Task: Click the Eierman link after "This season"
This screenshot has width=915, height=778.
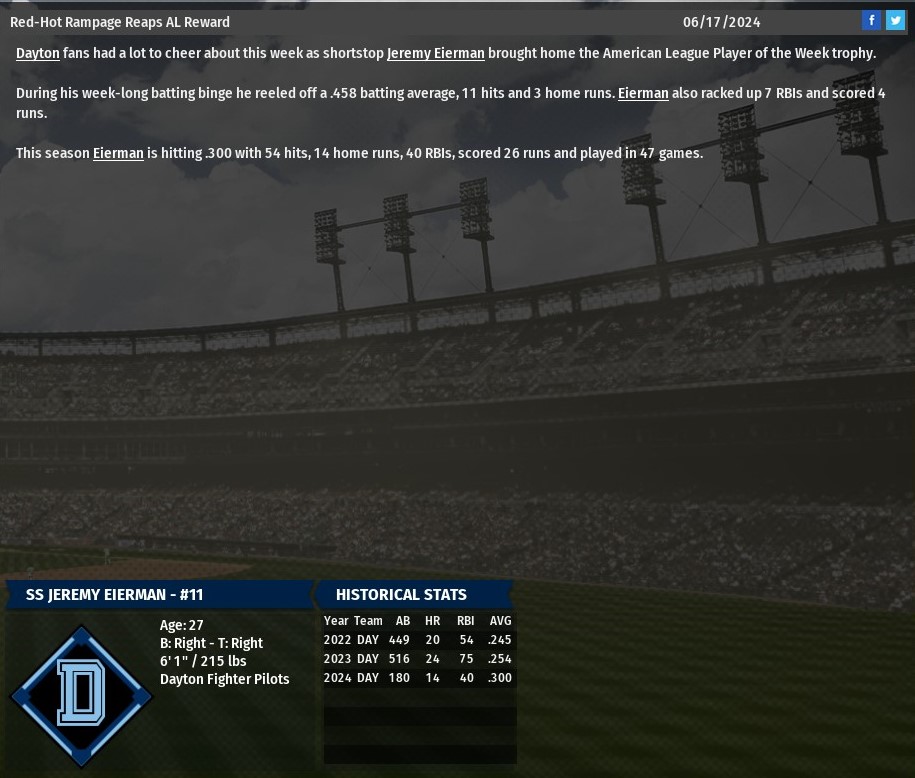Action: (x=118, y=153)
